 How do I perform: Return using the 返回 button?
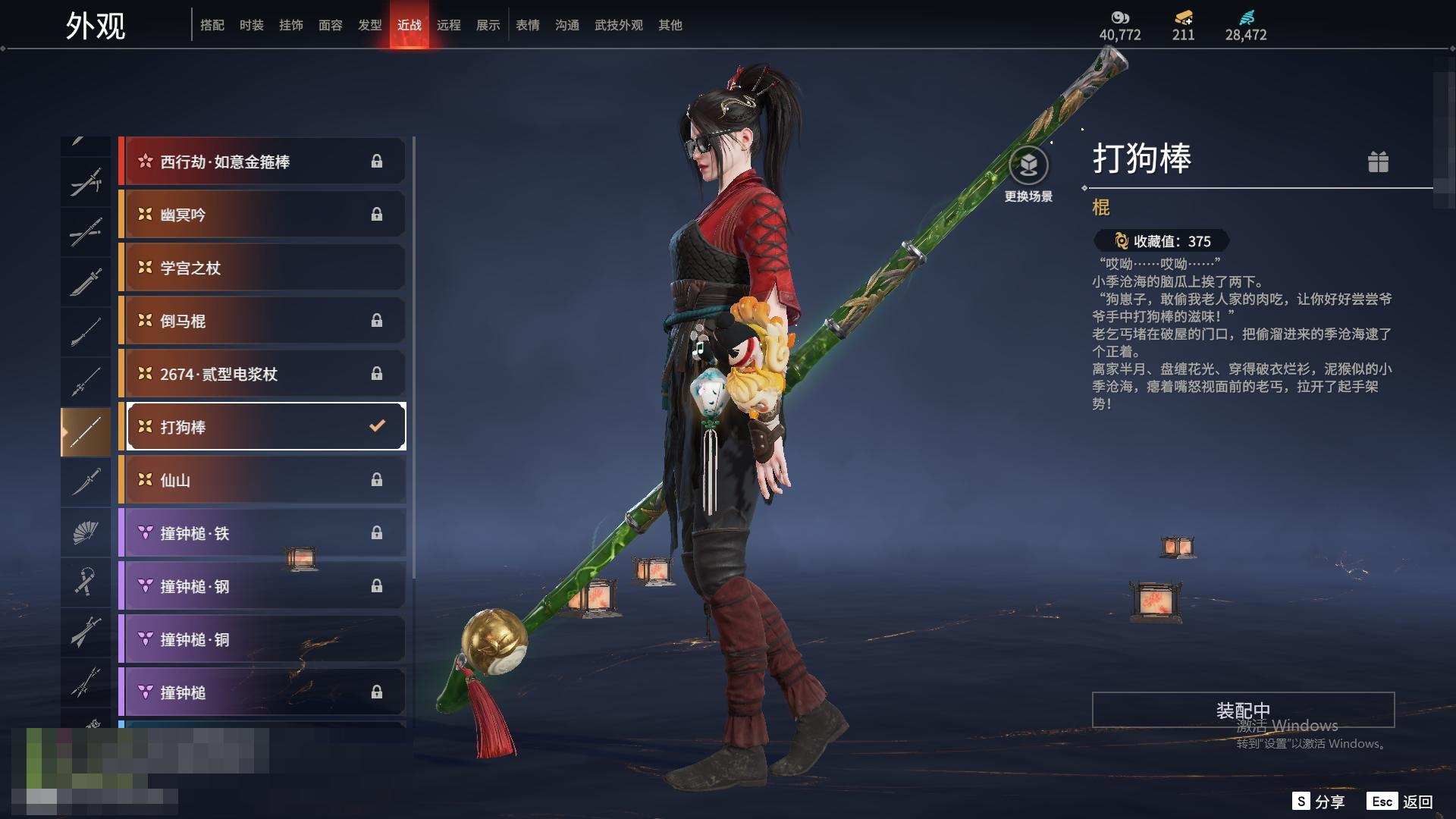[1401, 802]
